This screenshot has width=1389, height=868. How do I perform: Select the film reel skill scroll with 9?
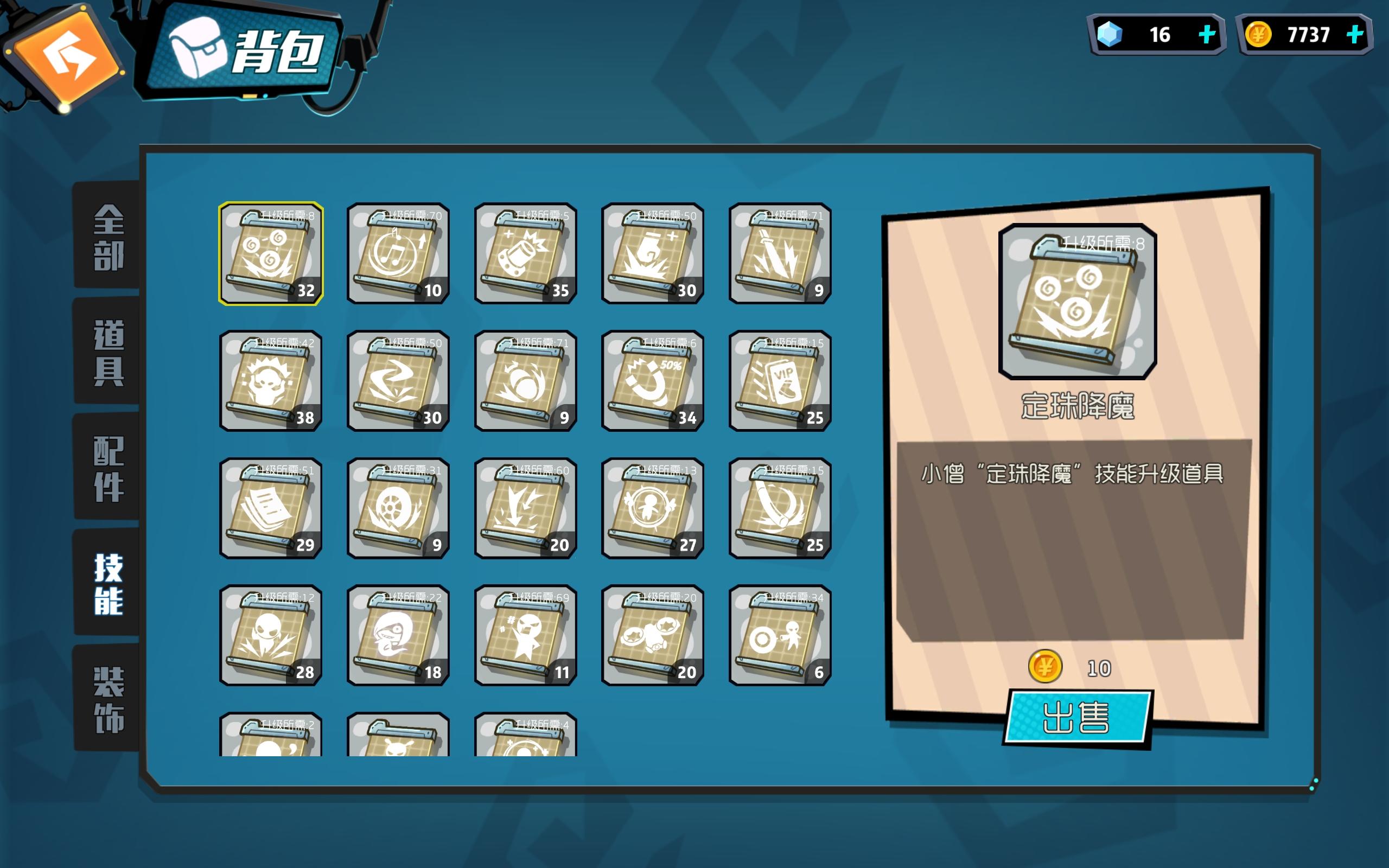[x=398, y=508]
